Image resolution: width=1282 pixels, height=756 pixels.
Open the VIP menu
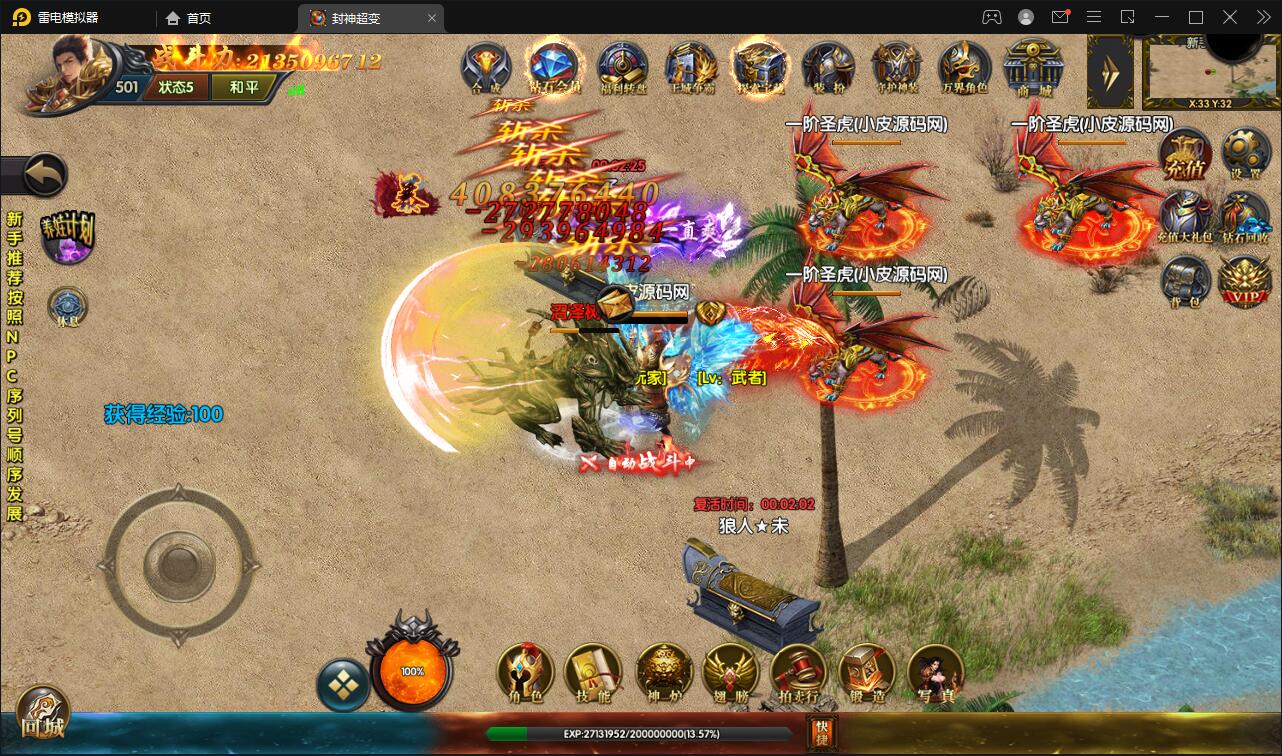pos(1245,281)
